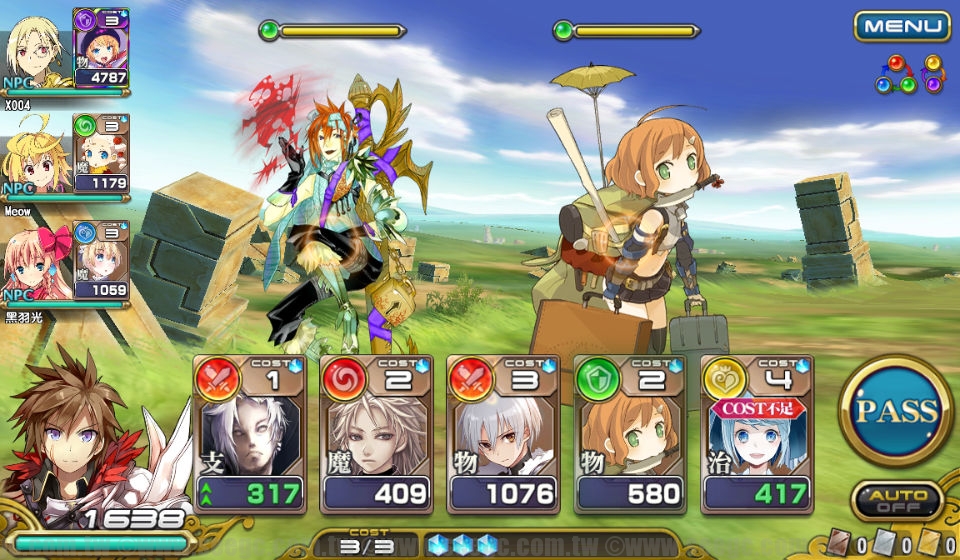The width and height of the screenshot is (960, 560).
Task: View the purple ally card showing 4787
Action: [x=101, y=47]
